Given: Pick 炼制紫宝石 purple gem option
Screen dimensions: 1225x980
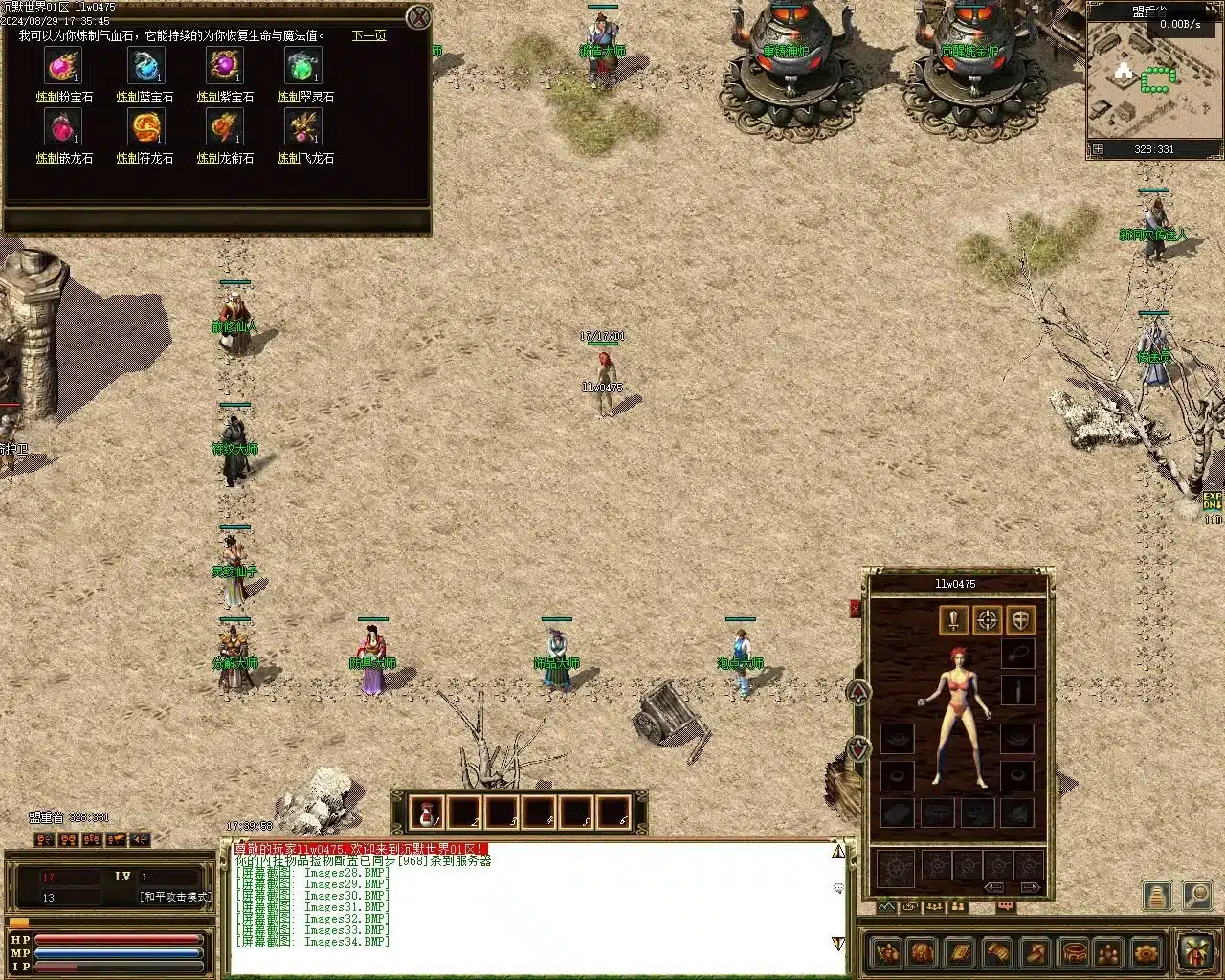Looking at the screenshot, I should [x=225, y=67].
